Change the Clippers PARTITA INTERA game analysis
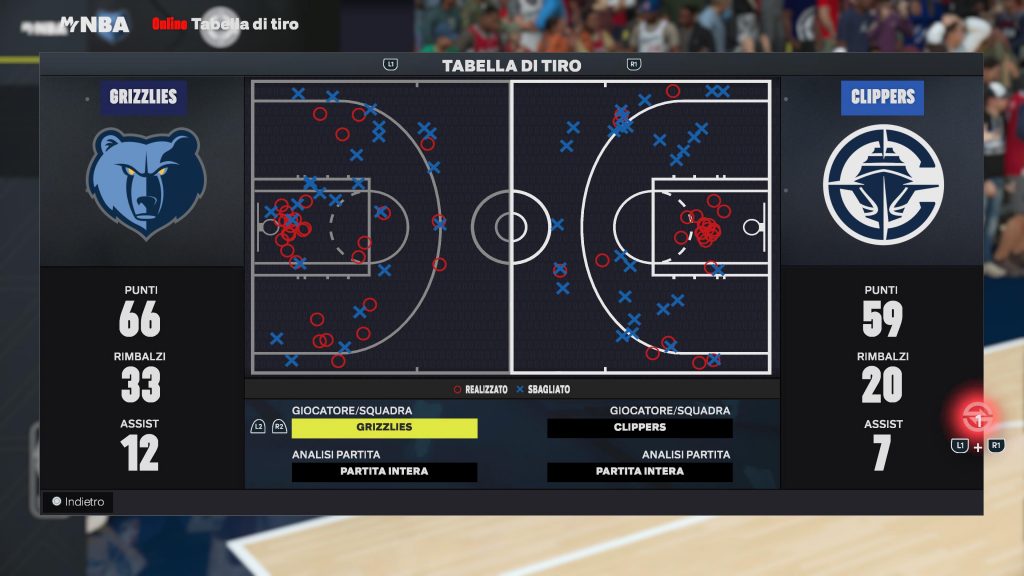This screenshot has height=576, width=1024. coord(639,472)
